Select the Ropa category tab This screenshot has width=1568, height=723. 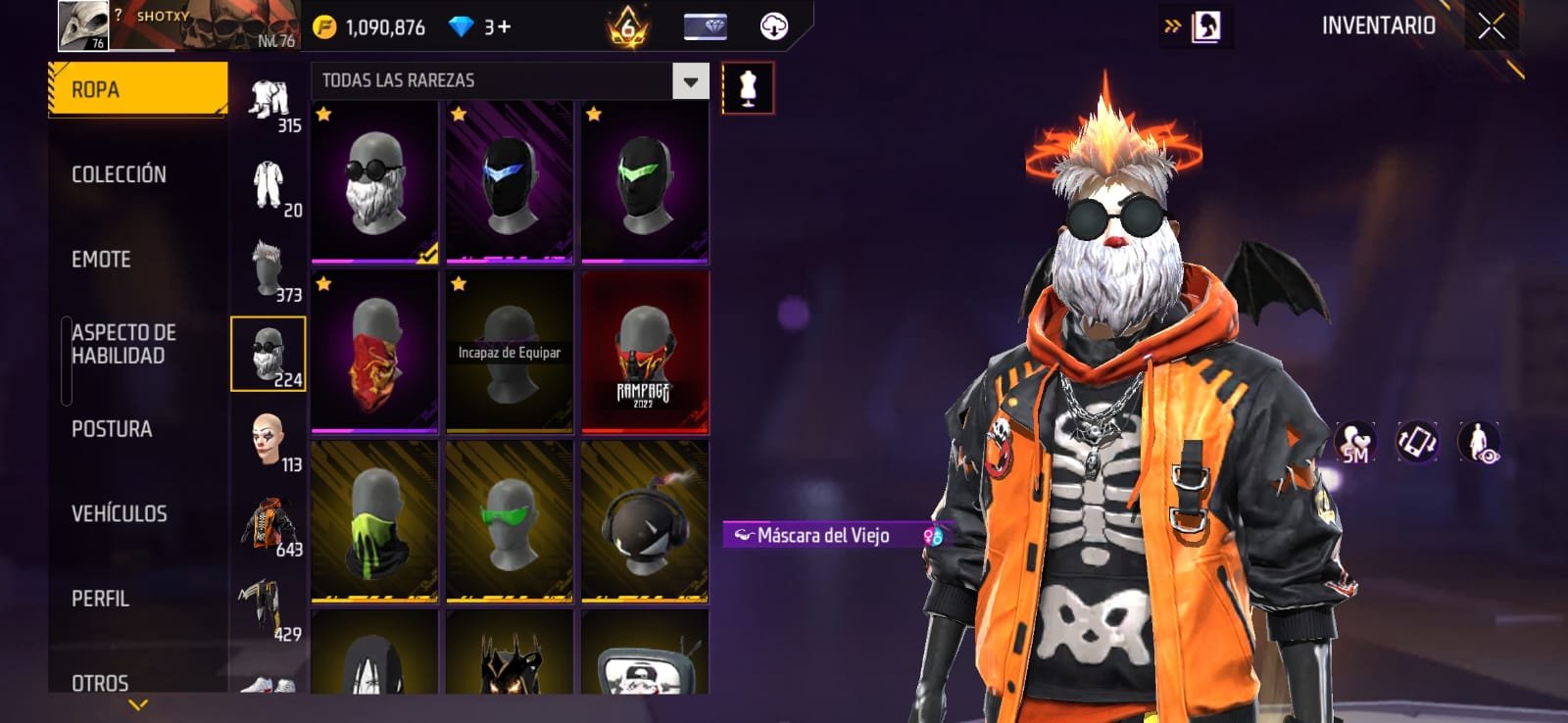pyautogui.click(x=137, y=89)
